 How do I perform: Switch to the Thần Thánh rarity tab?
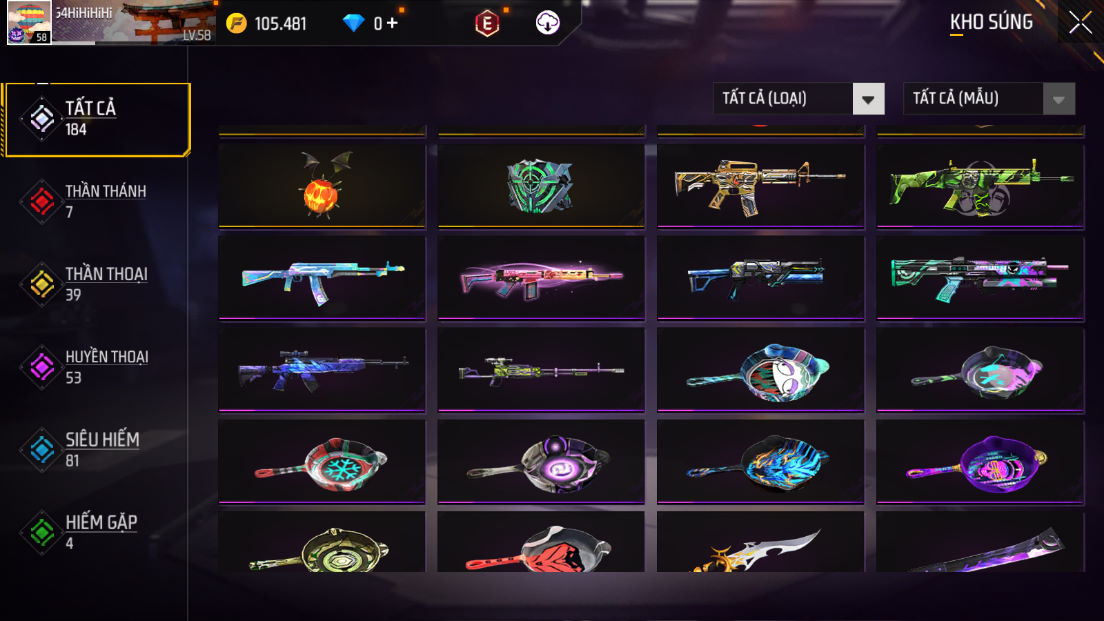pos(97,201)
